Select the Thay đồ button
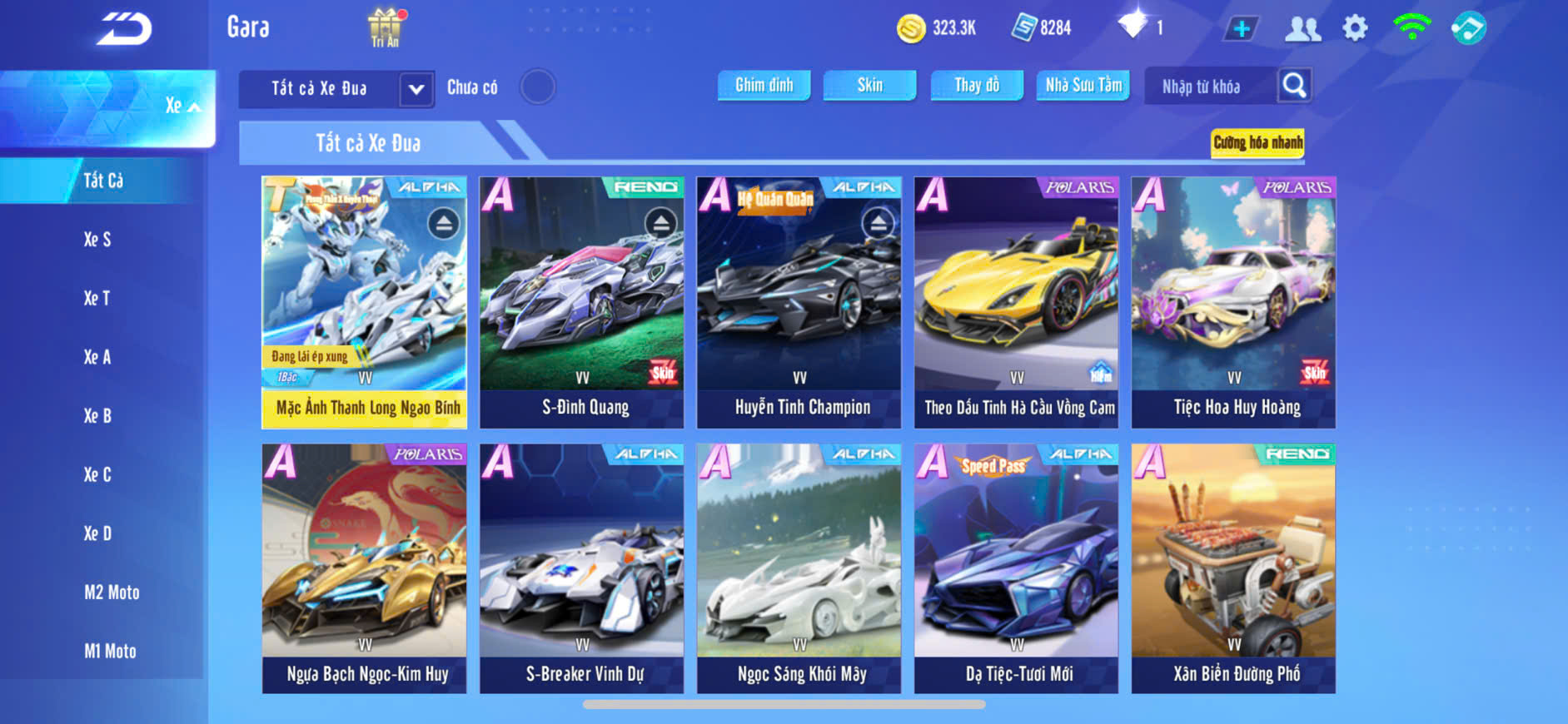Screen dimensions: 1568x724 [x=977, y=85]
